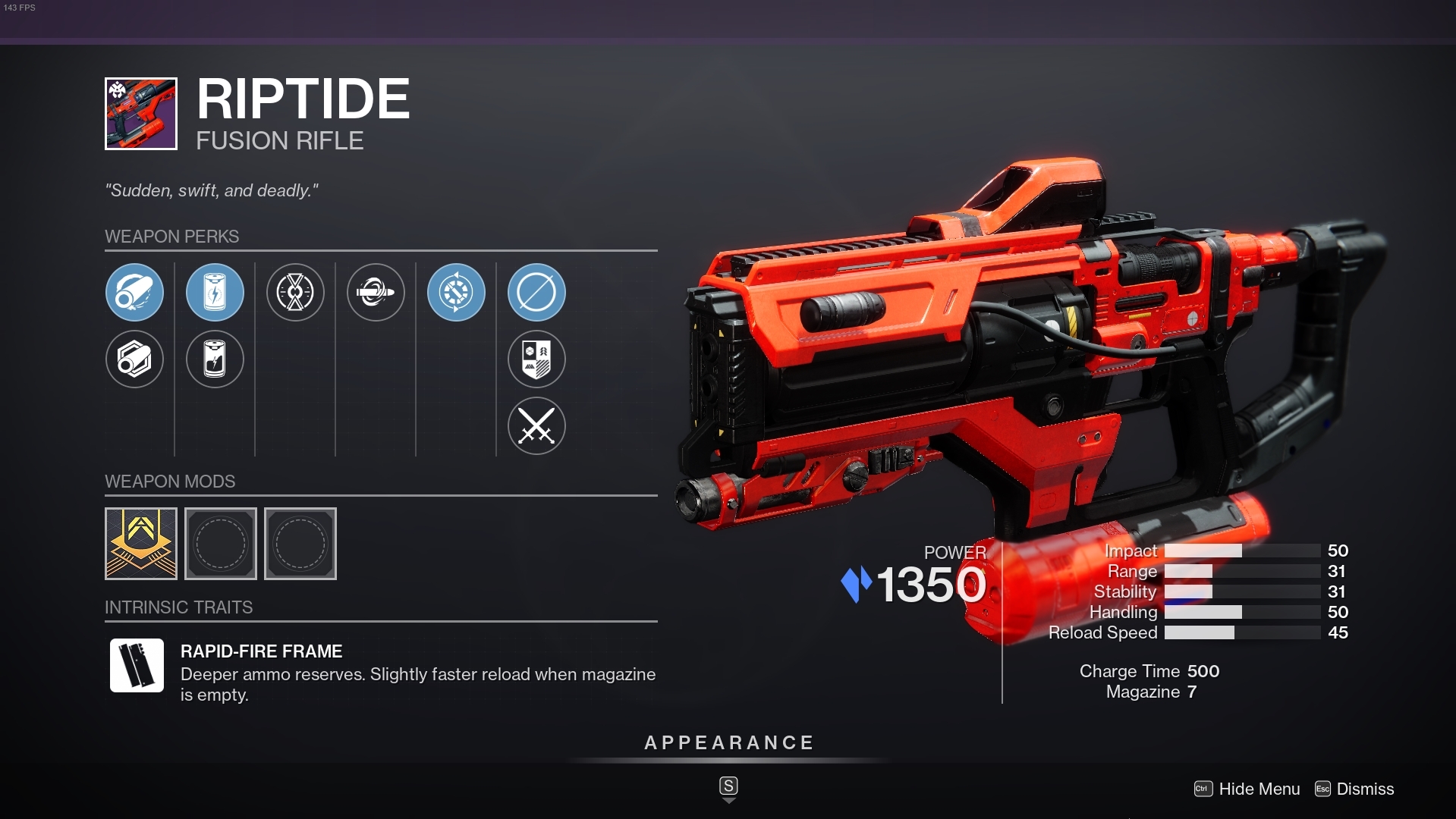
Task: Open the Land Tank origin trait
Action: [536, 359]
